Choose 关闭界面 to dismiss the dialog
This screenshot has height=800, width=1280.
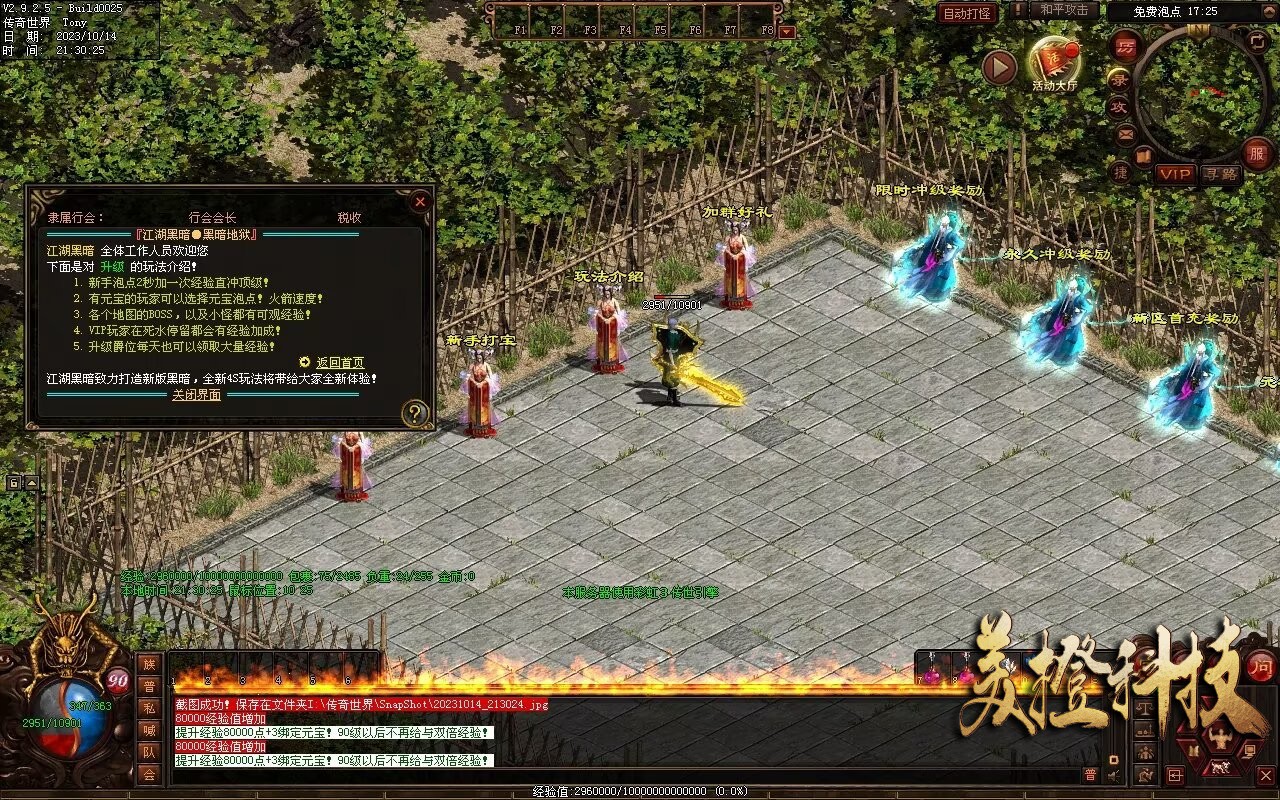[196, 395]
